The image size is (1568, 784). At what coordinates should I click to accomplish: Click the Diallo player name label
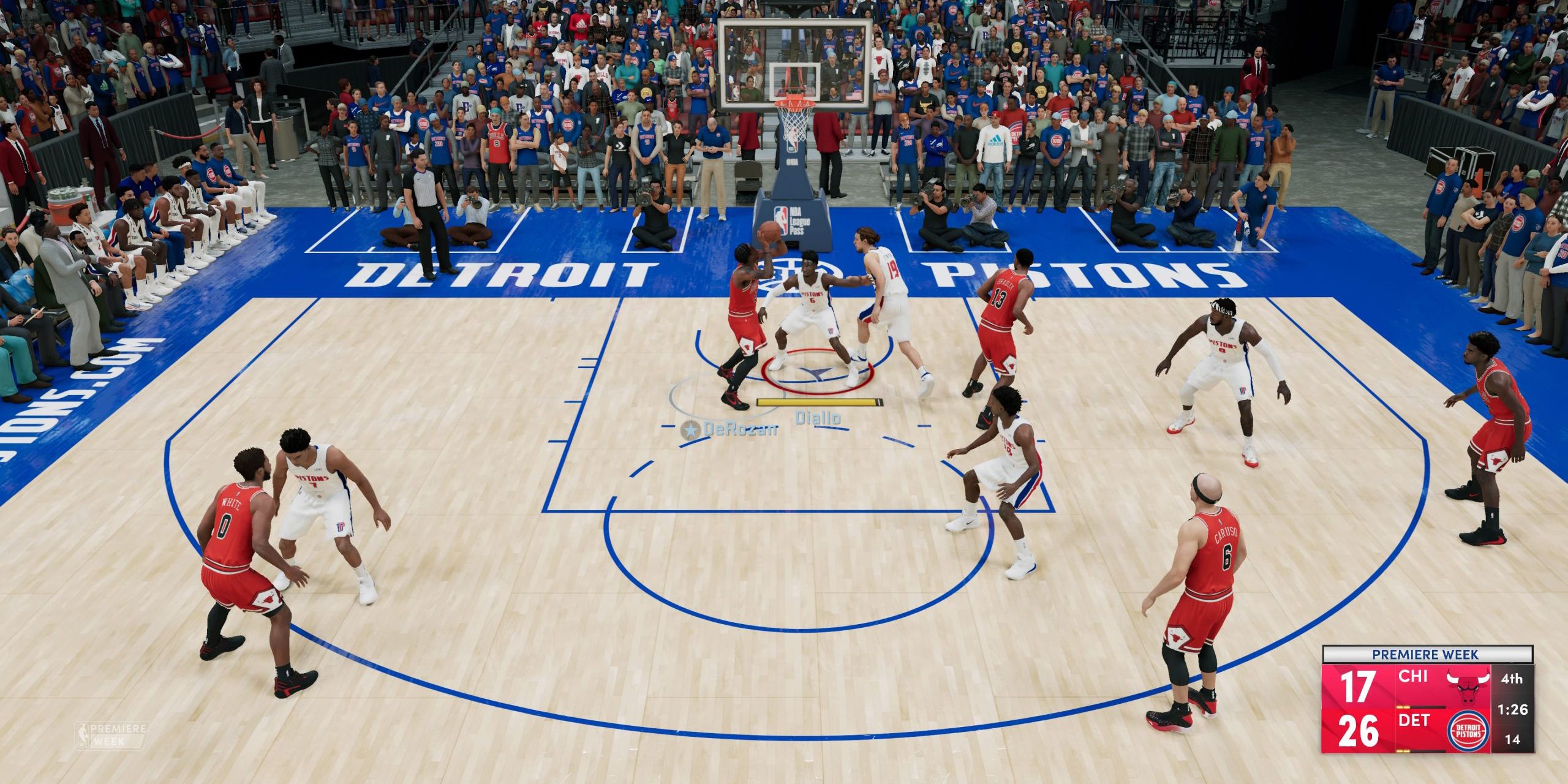click(818, 418)
